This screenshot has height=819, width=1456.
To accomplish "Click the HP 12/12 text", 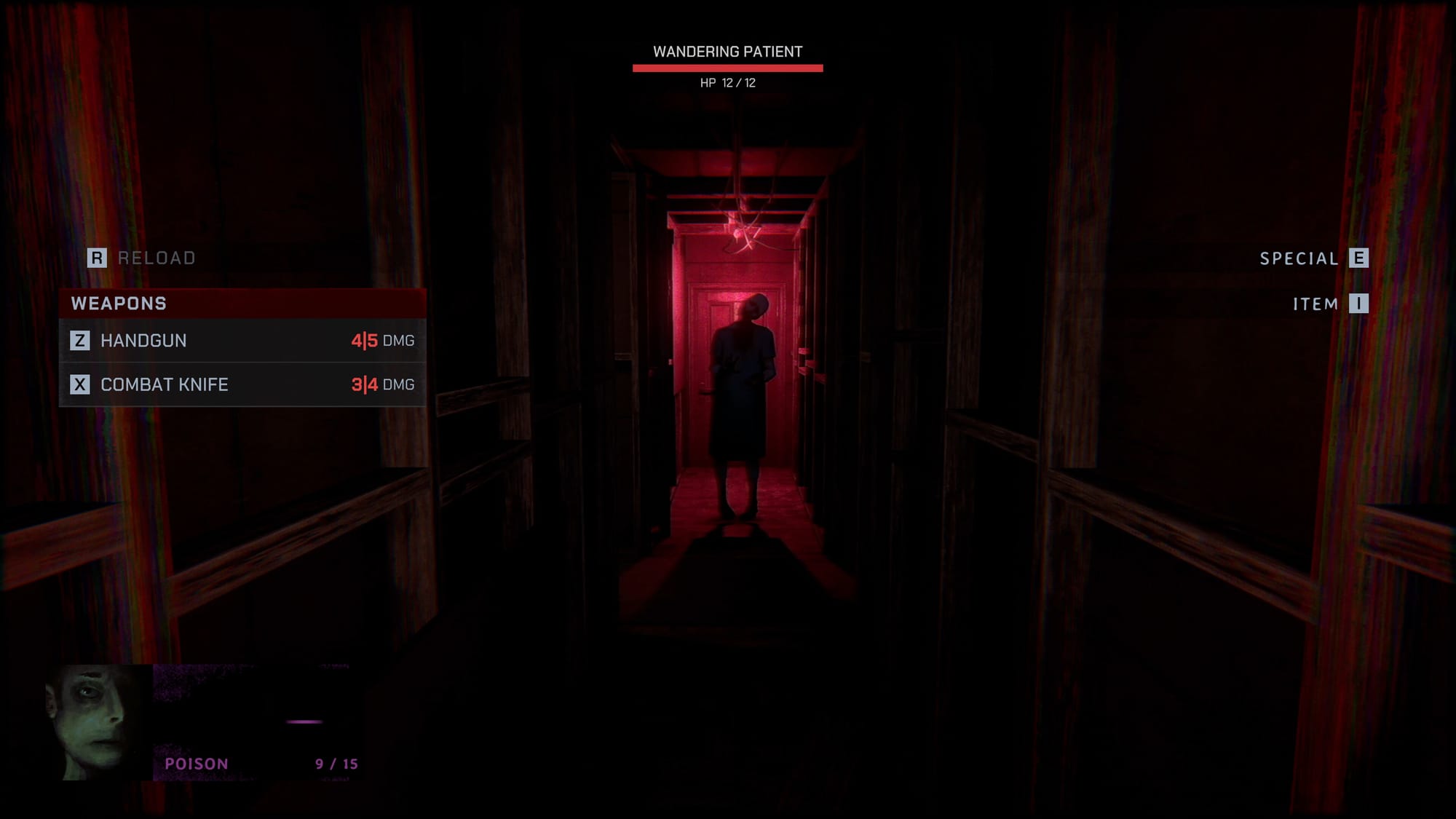I will 728,82.
